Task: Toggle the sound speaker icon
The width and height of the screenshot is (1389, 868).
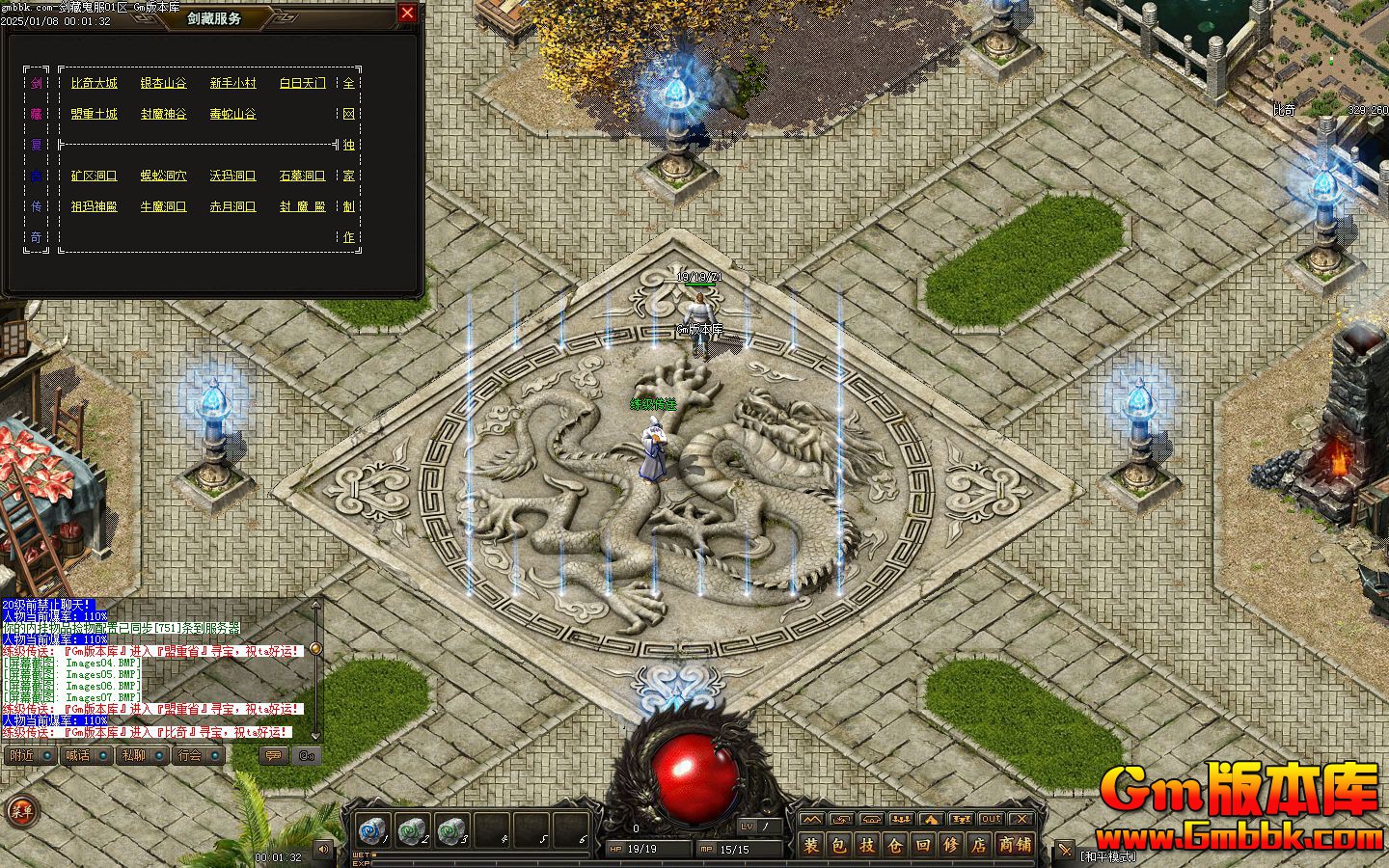Action: 322,849
